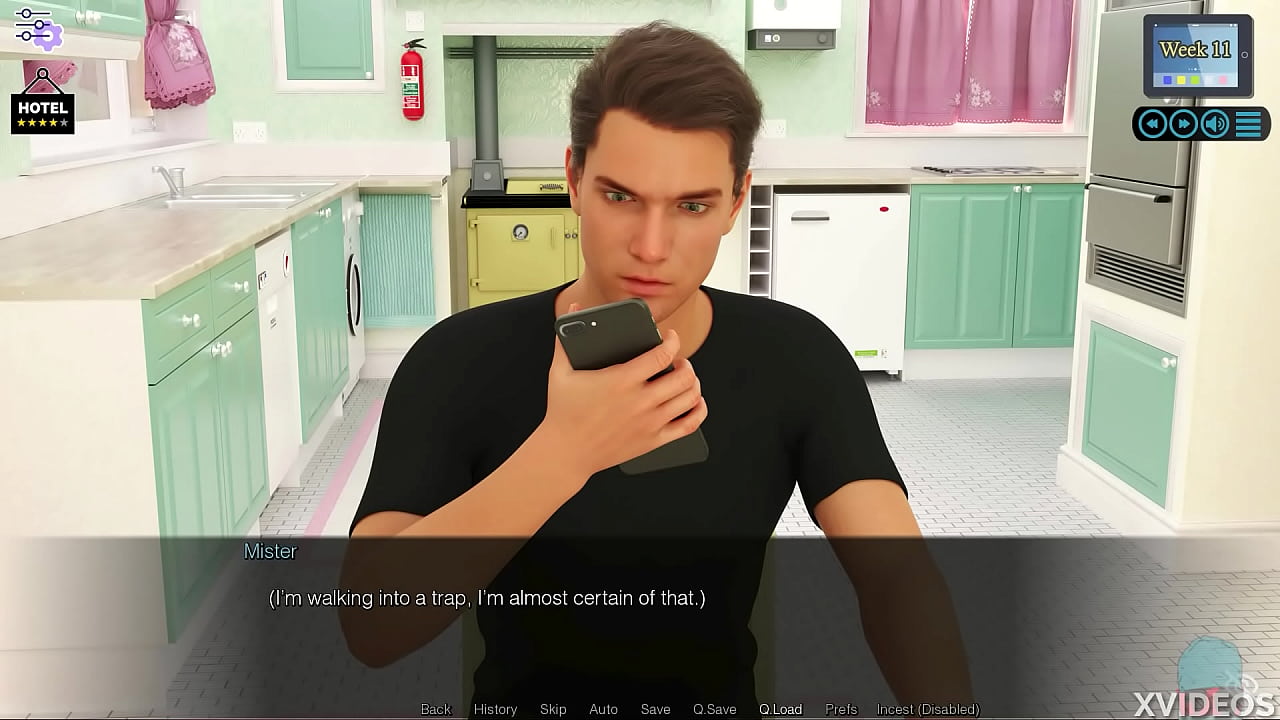Expand the hamburger menu beside the speaker icon
This screenshot has height=720, width=1280.
[1247, 124]
